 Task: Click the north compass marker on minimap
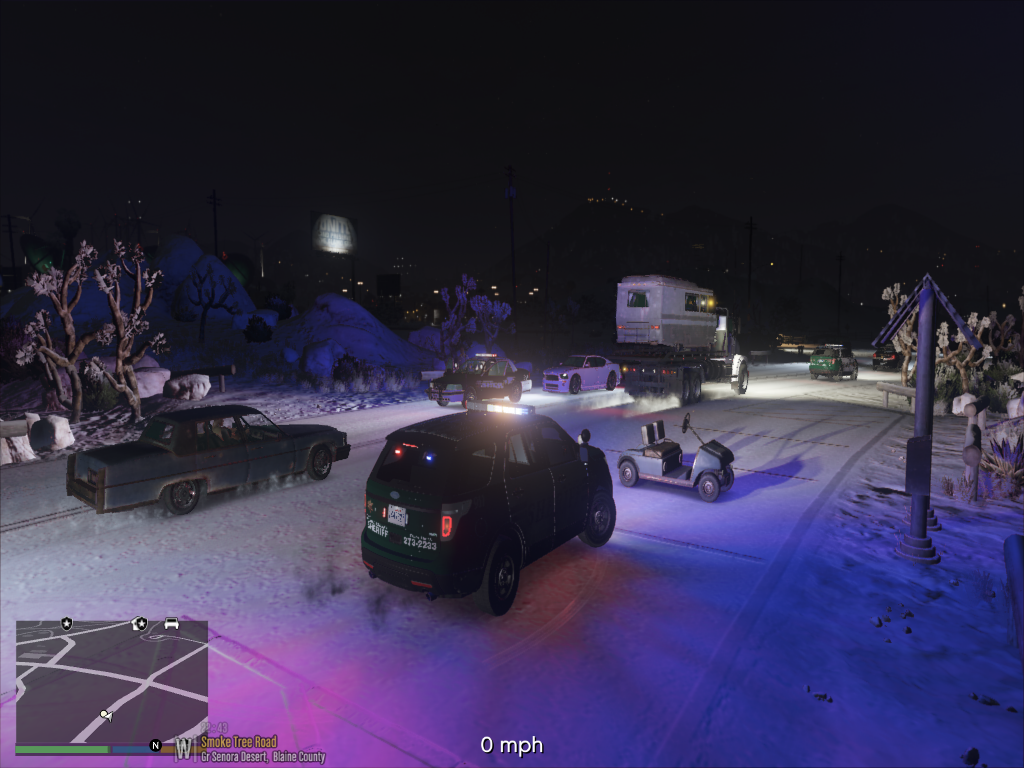pyautogui.click(x=155, y=745)
